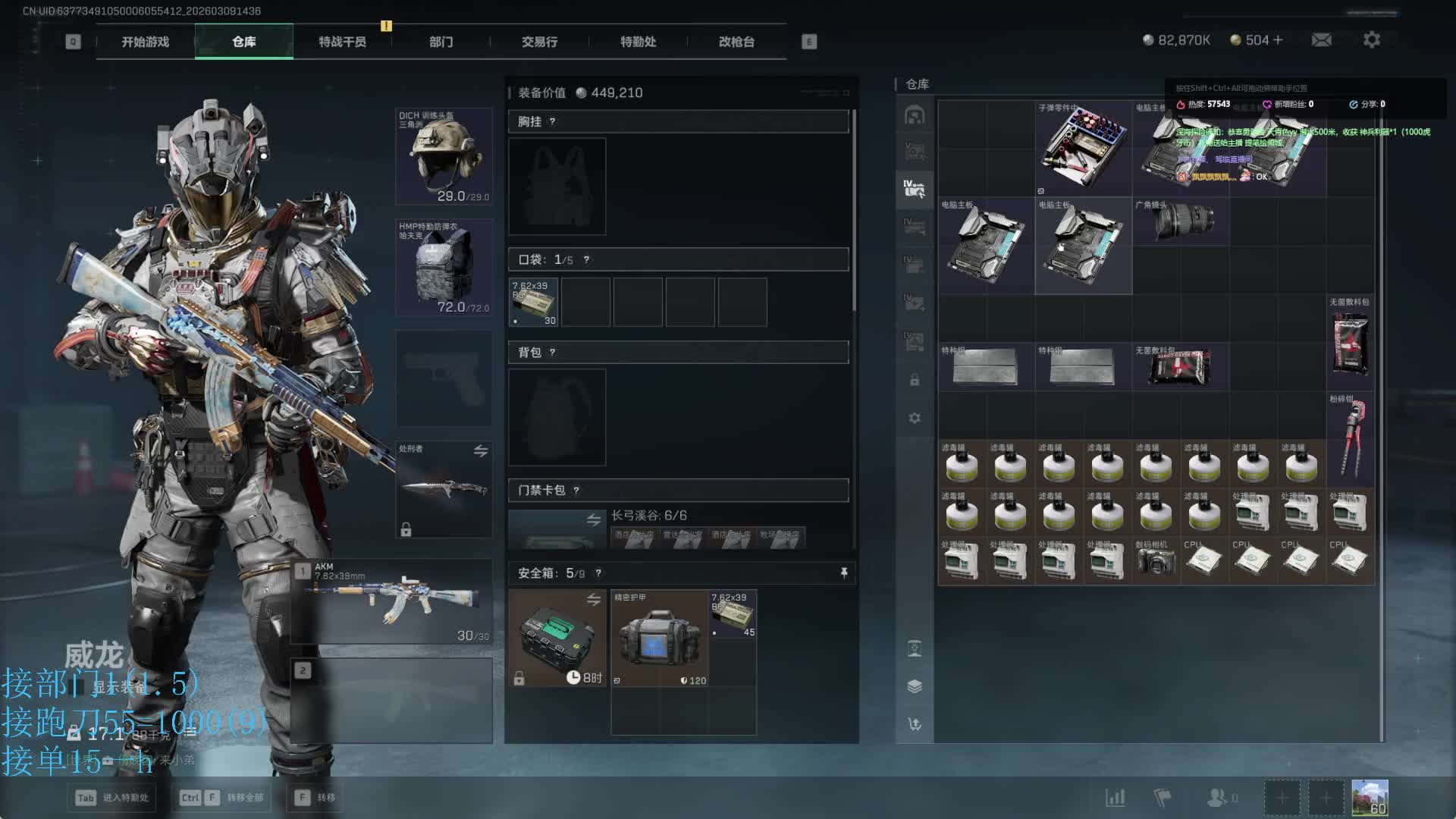Viewport: 1456px width, 819px height.
Task: Click the 7.62x39 ammo in pocket slot
Action: (534, 303)
